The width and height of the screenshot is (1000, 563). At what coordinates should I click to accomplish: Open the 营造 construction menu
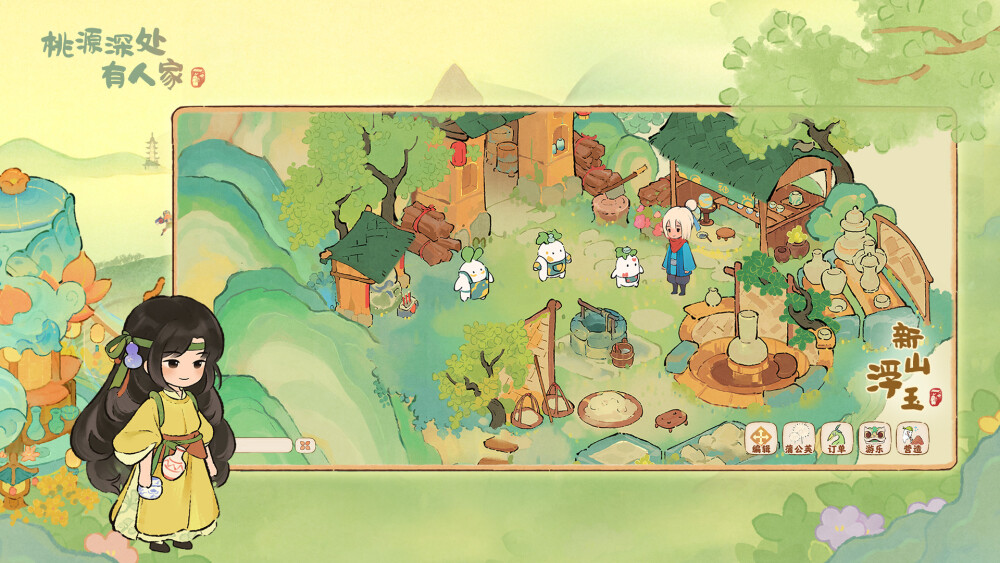pyautogui.click(x=911, y=438)
